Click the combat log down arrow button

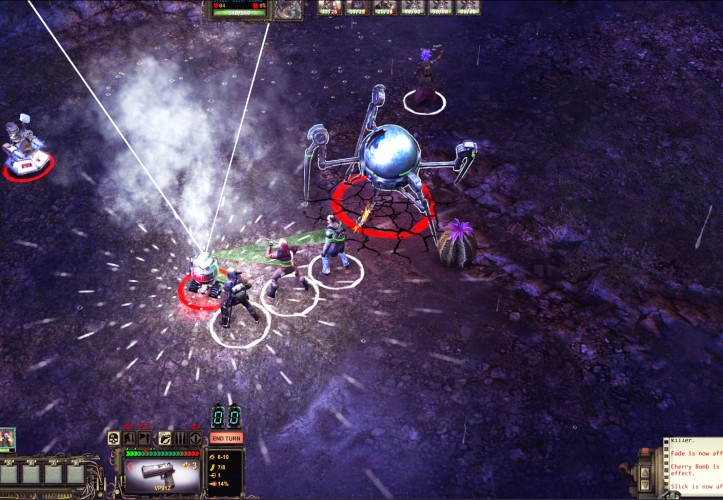(x=645, y=485)
